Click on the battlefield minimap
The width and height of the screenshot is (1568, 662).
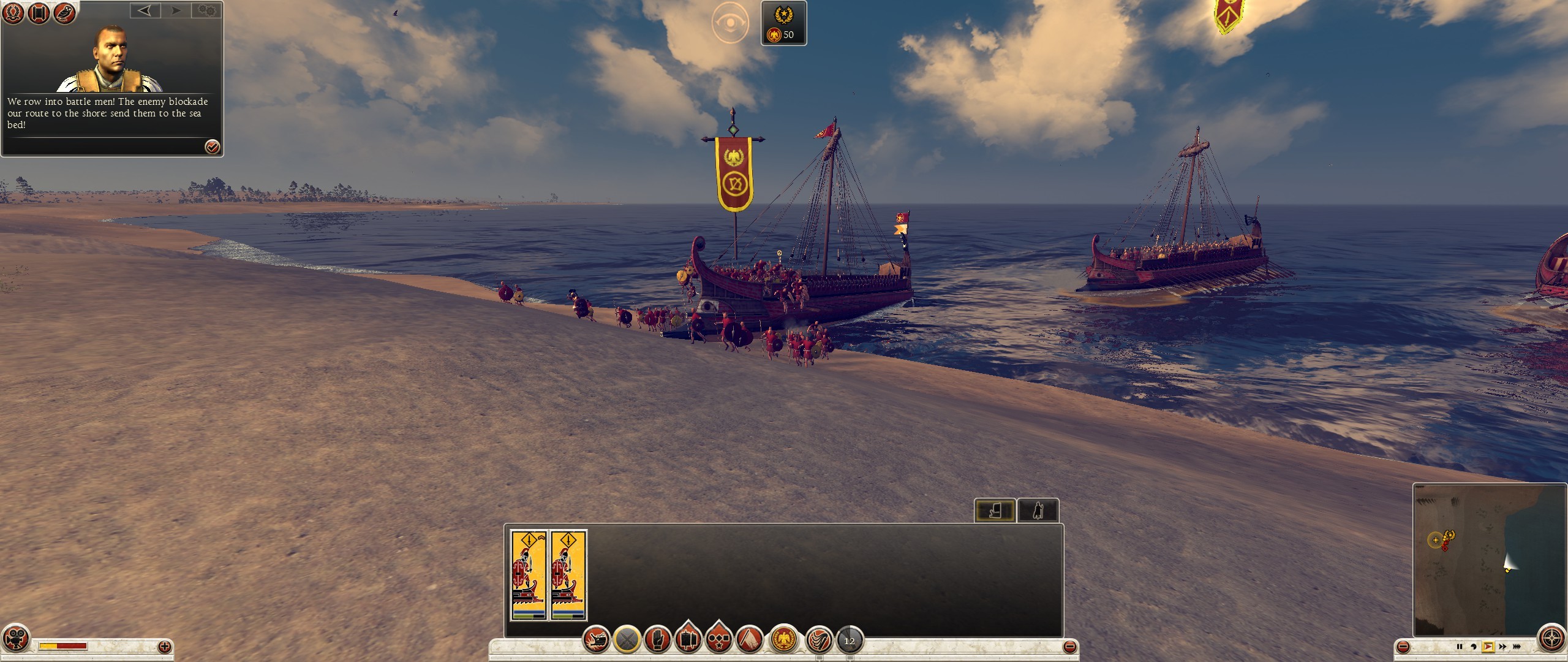pyautogui.click(x=1488, y=559)
